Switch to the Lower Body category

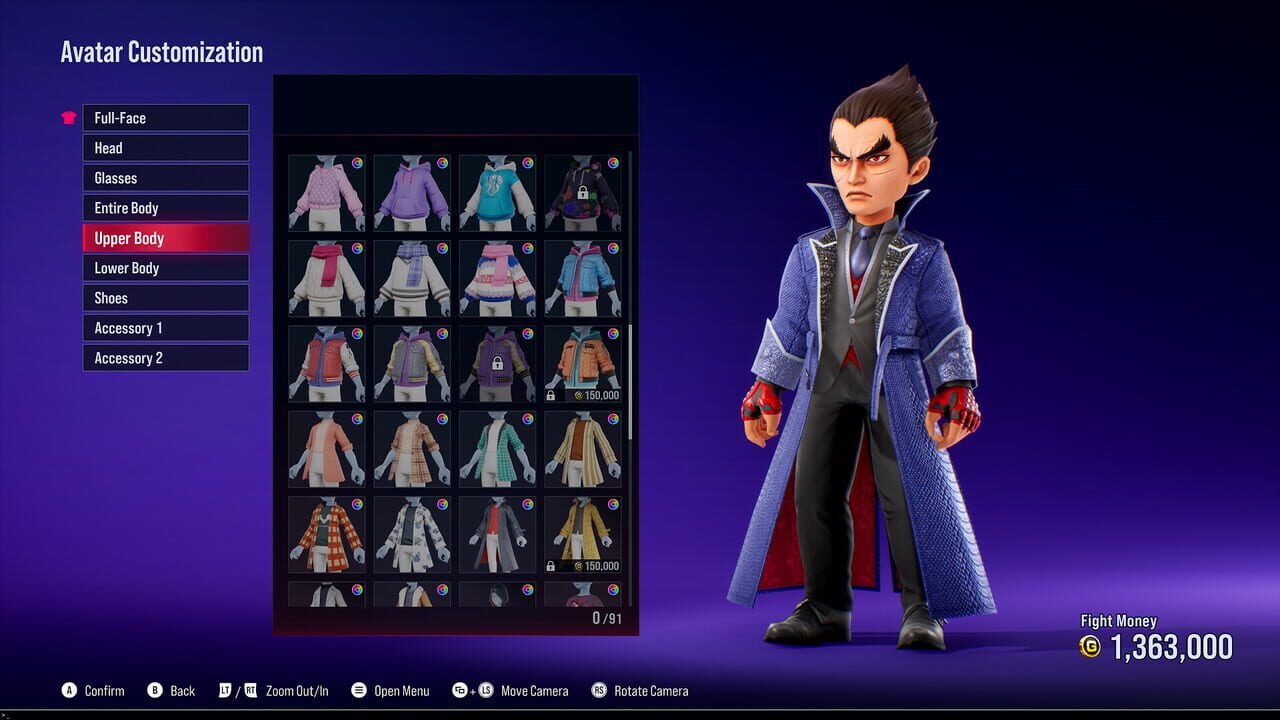[x=165, y=268]
